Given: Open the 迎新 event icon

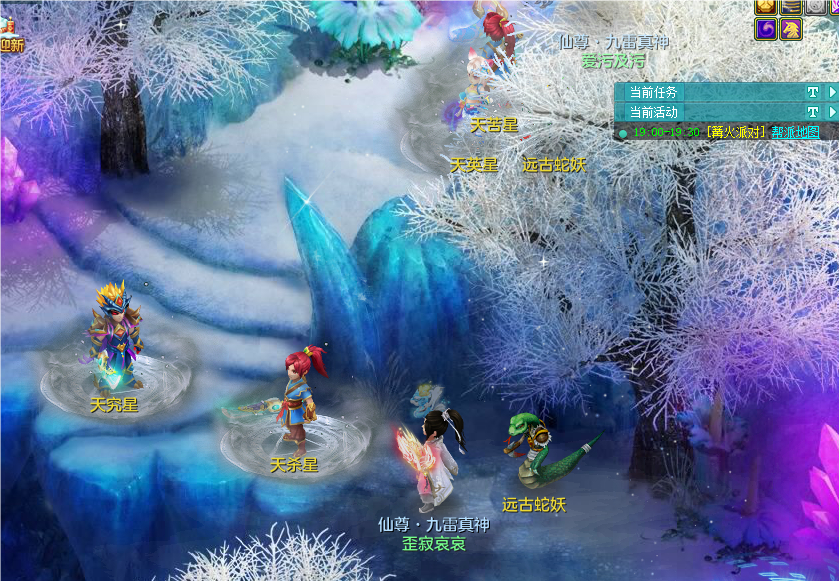Looking at the screenshot, I should [x=10, y=38].
